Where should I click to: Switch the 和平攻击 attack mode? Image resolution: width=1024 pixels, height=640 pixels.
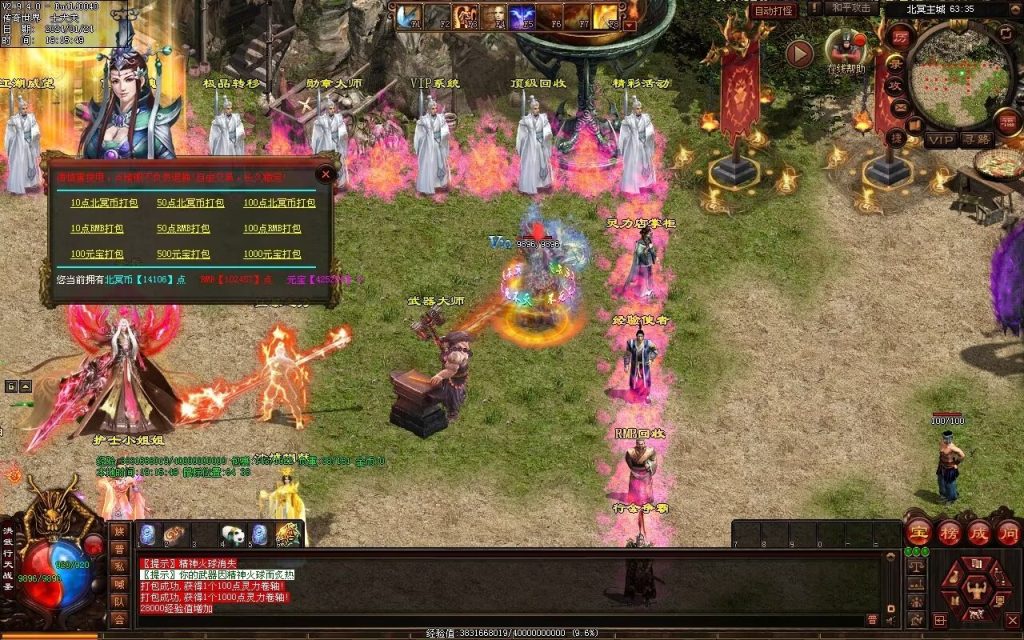[x=852, y=8]
